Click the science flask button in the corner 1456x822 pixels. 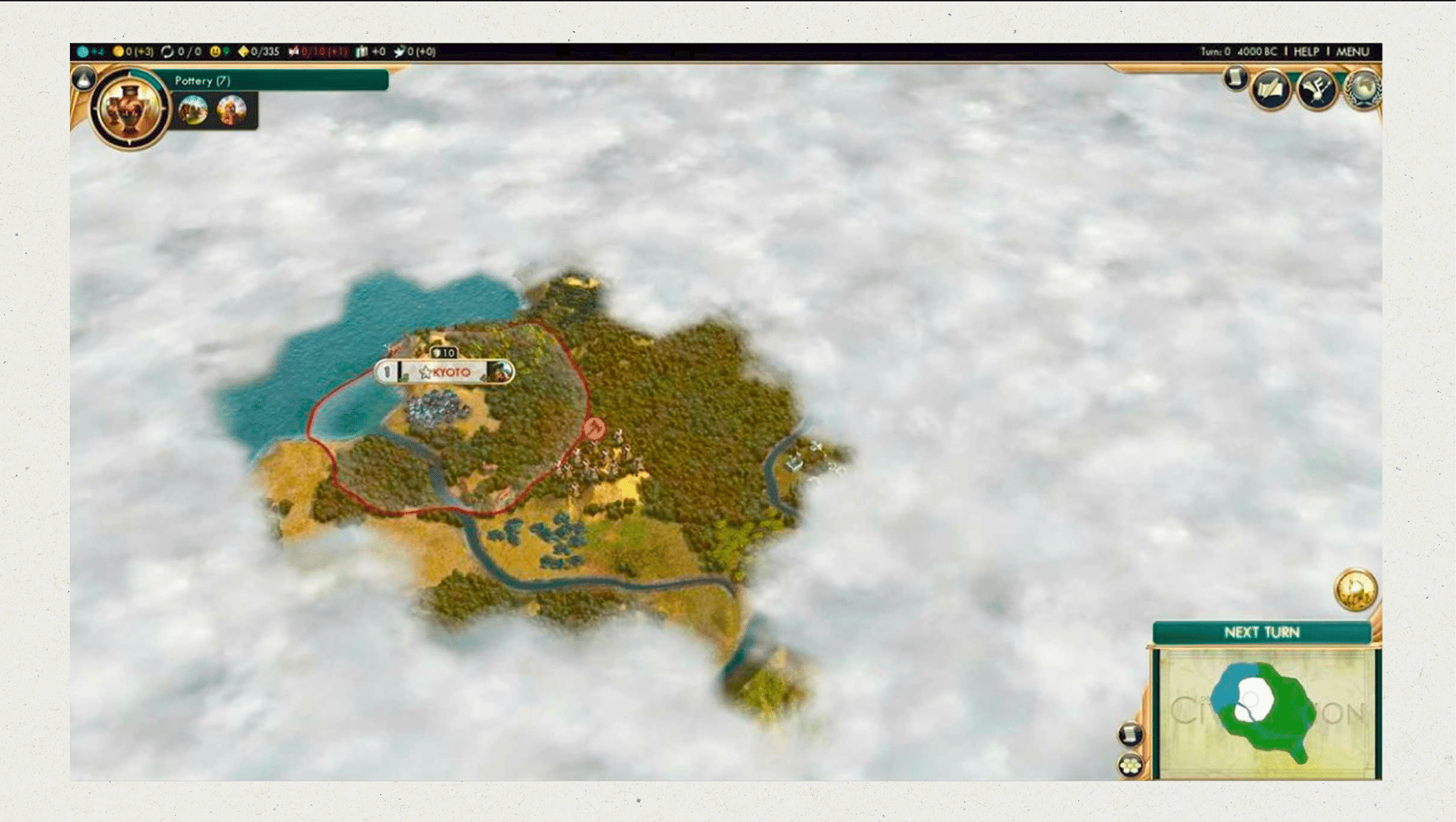84,79
